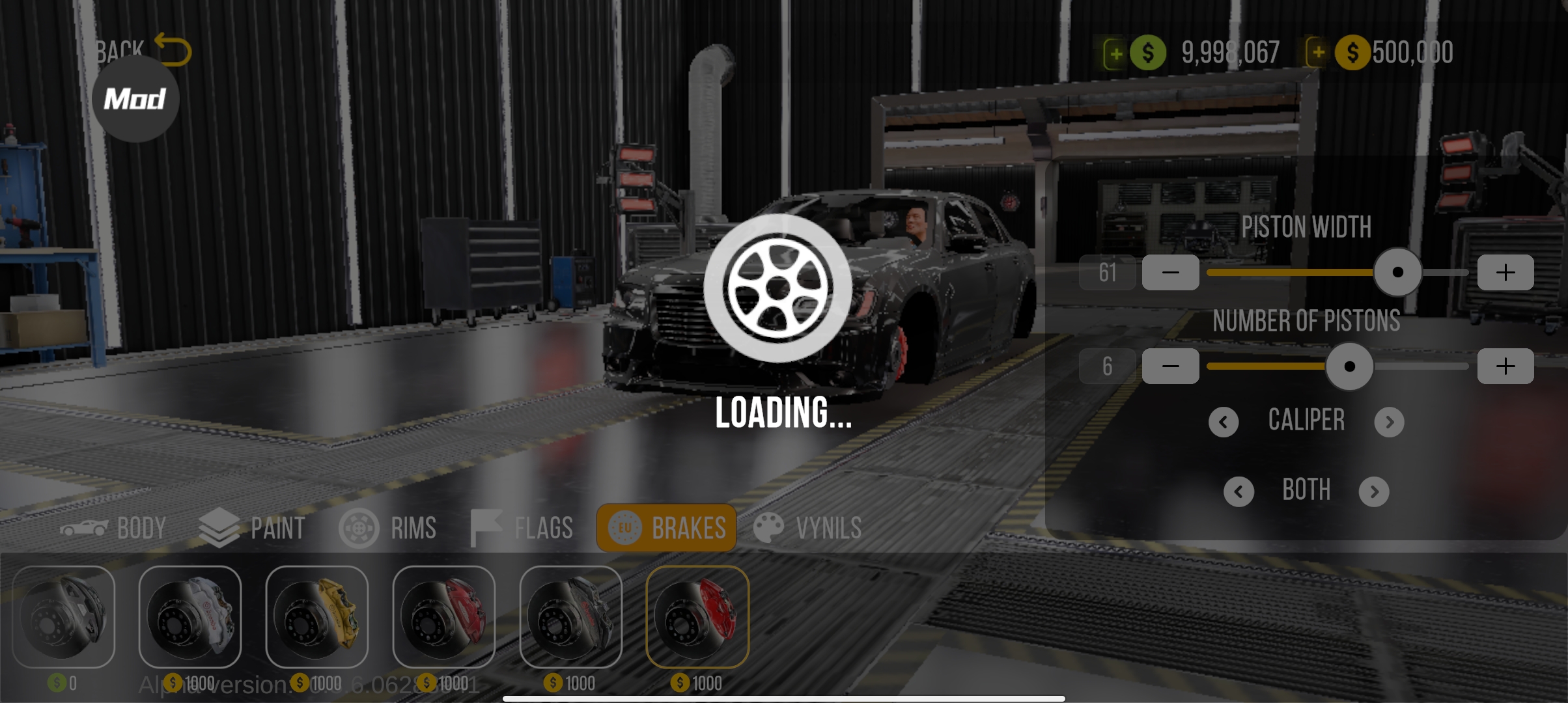The height and width of the screenshot is (703, 1568).
Task: Switch to previous option left of CALIPER
Action: 1224,422
